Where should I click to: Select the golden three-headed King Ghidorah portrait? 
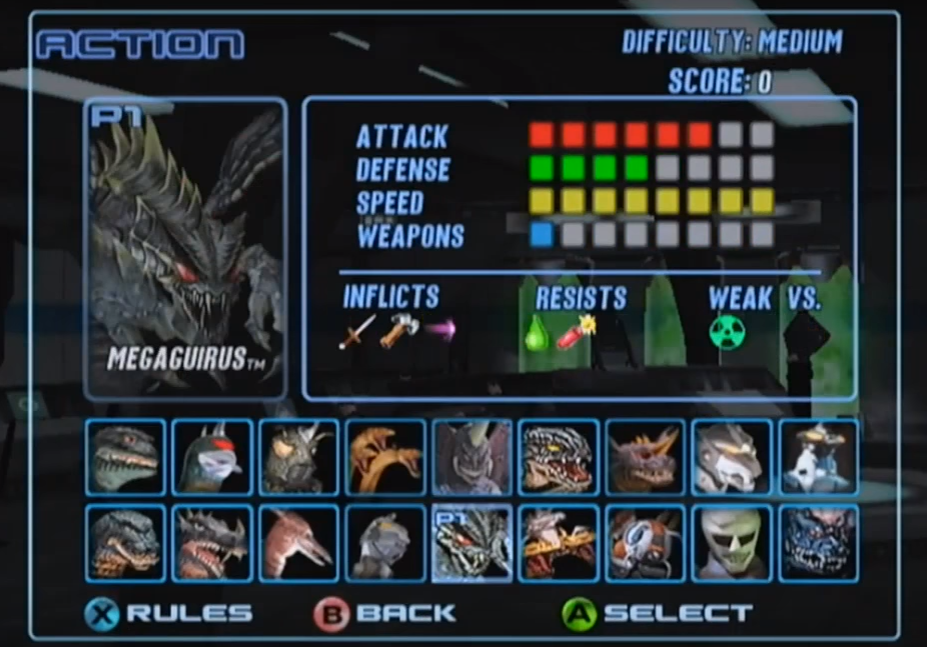(x=385, y=458)
